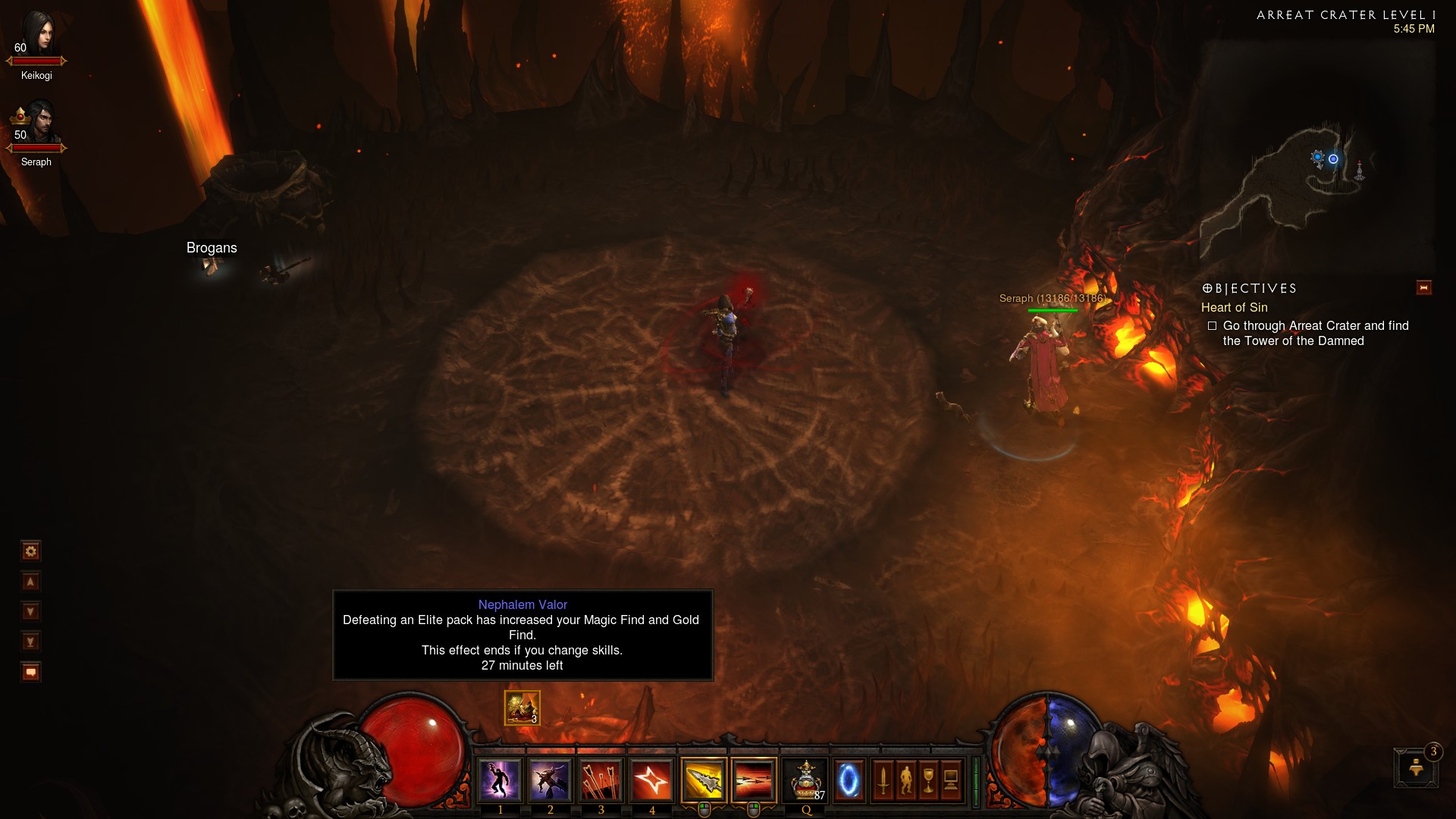The width and height of the screenshot is (1456, 819).
Task: Open the inventory character figure button
Action: [x=905, y=780]
